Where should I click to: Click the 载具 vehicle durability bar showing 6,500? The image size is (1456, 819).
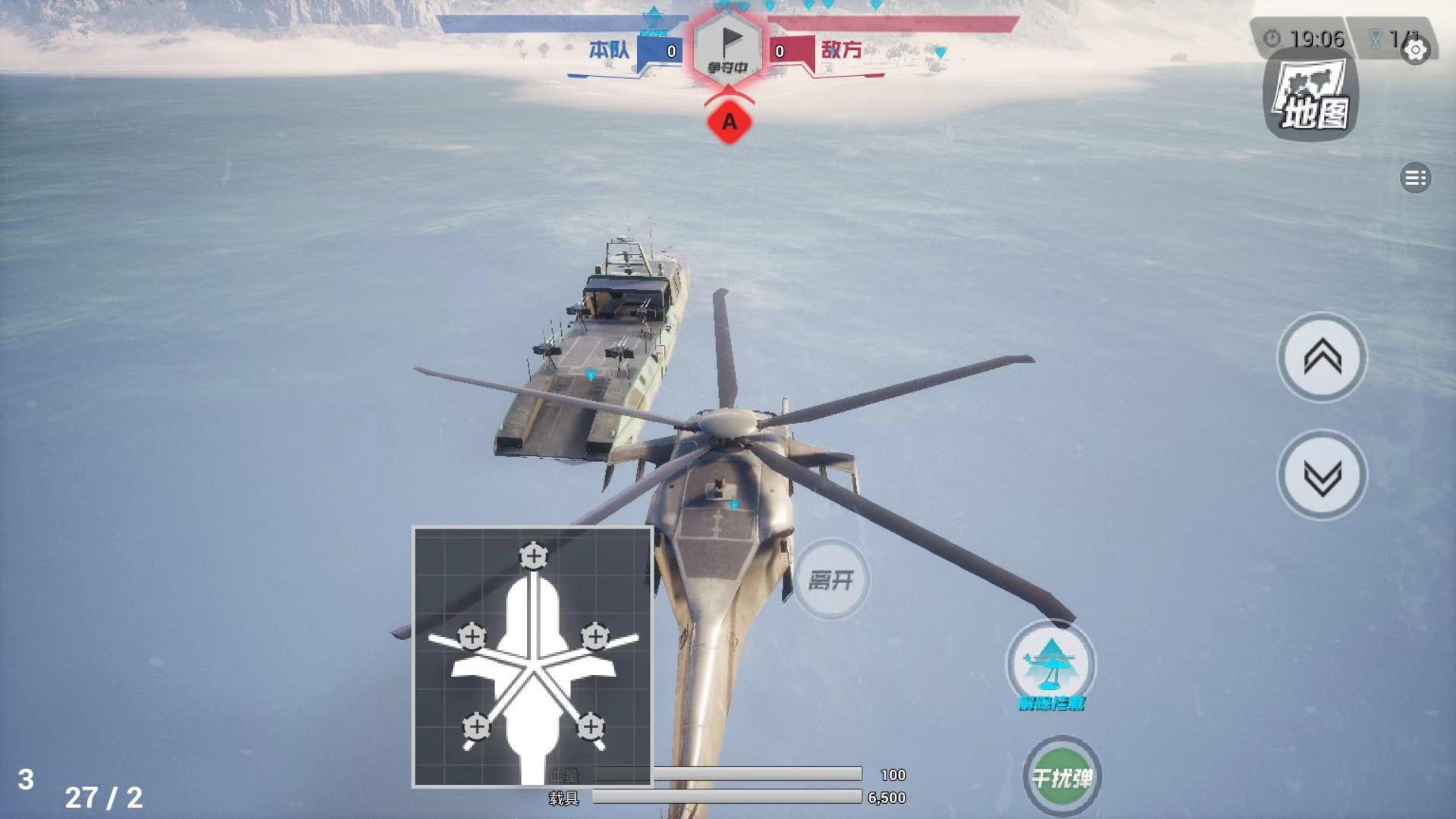(x=728, y=796)
